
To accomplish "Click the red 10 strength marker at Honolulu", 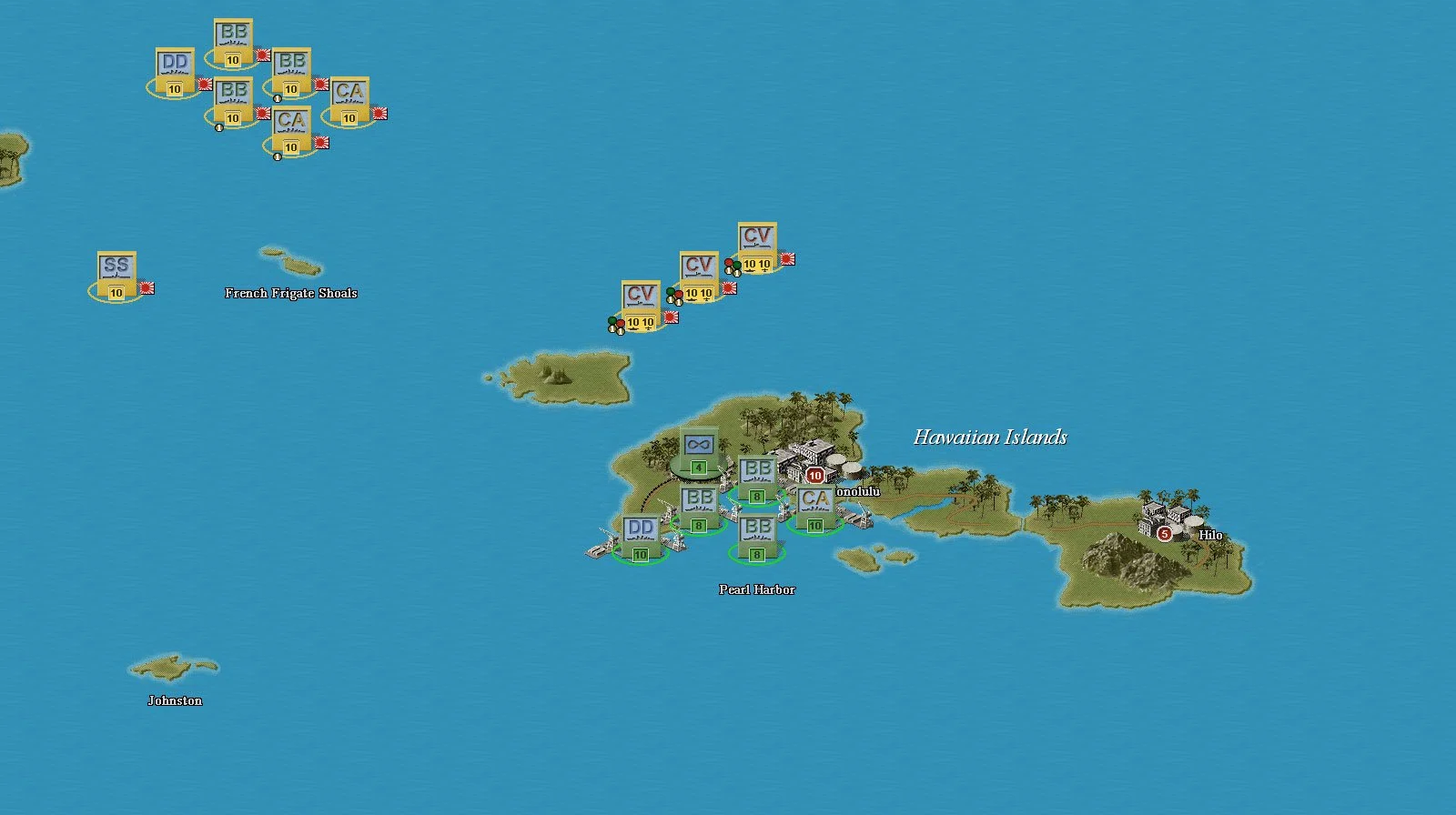I will point(816,474).
